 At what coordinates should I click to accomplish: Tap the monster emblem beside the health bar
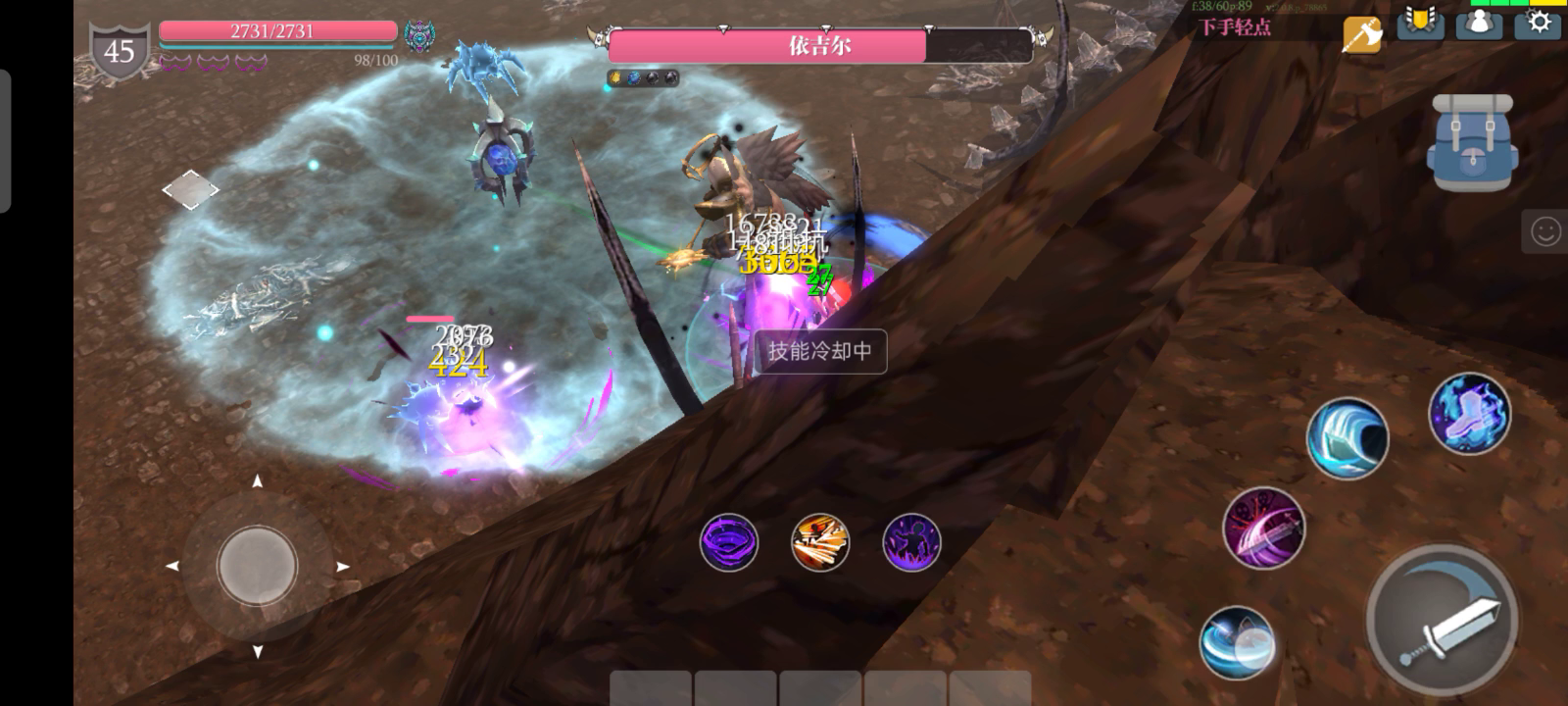tap(420, 36)
